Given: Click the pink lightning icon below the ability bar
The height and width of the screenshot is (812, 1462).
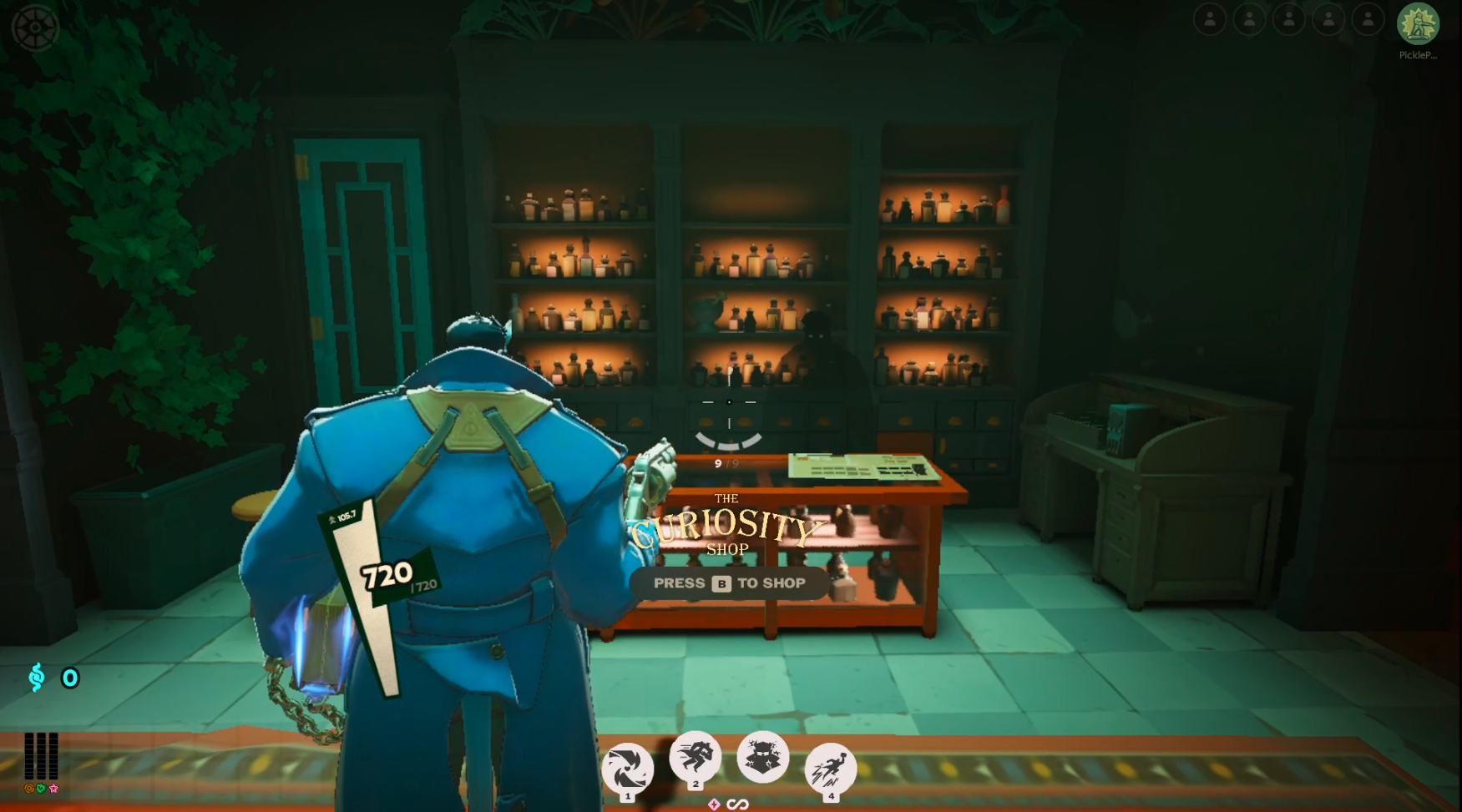Looking at the screenshot, I should tap(714, 805).
